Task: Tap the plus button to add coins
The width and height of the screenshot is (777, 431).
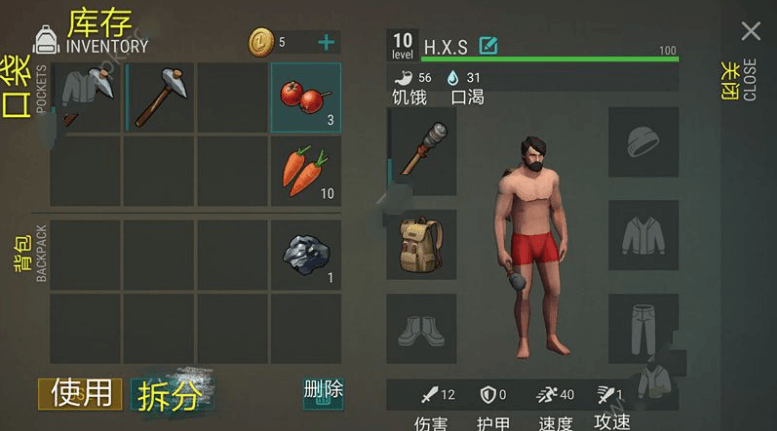Action: pyautogui.click(x=326, y=42)
